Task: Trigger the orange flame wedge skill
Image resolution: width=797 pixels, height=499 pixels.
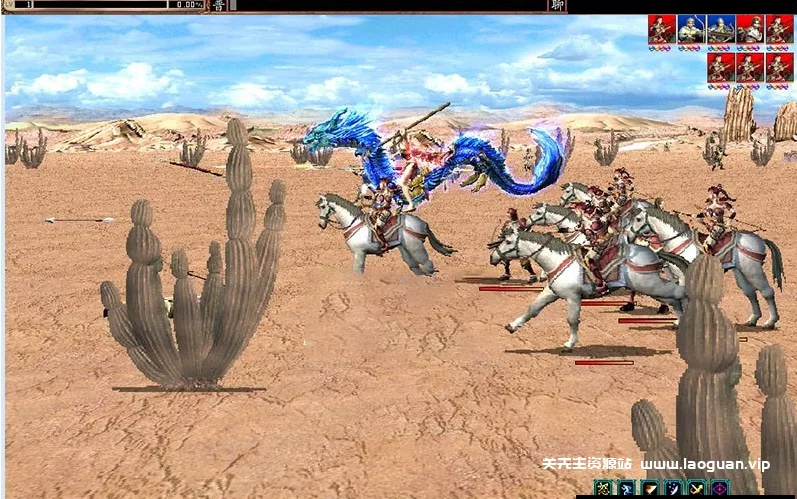Action: click(x=650, y=489)
